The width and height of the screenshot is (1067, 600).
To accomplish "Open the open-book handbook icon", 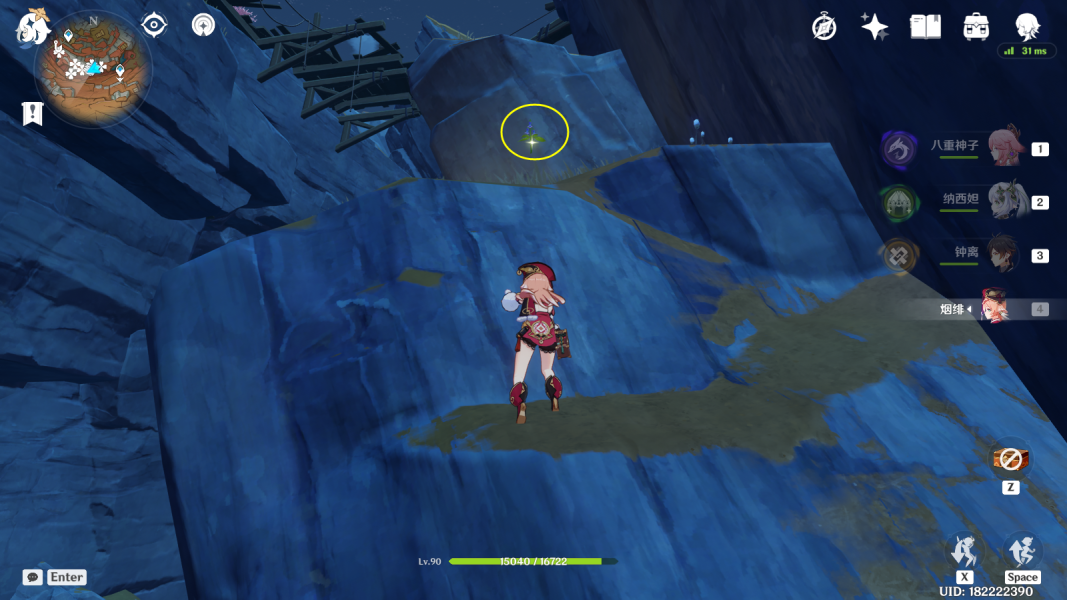I will click(925, 27).
